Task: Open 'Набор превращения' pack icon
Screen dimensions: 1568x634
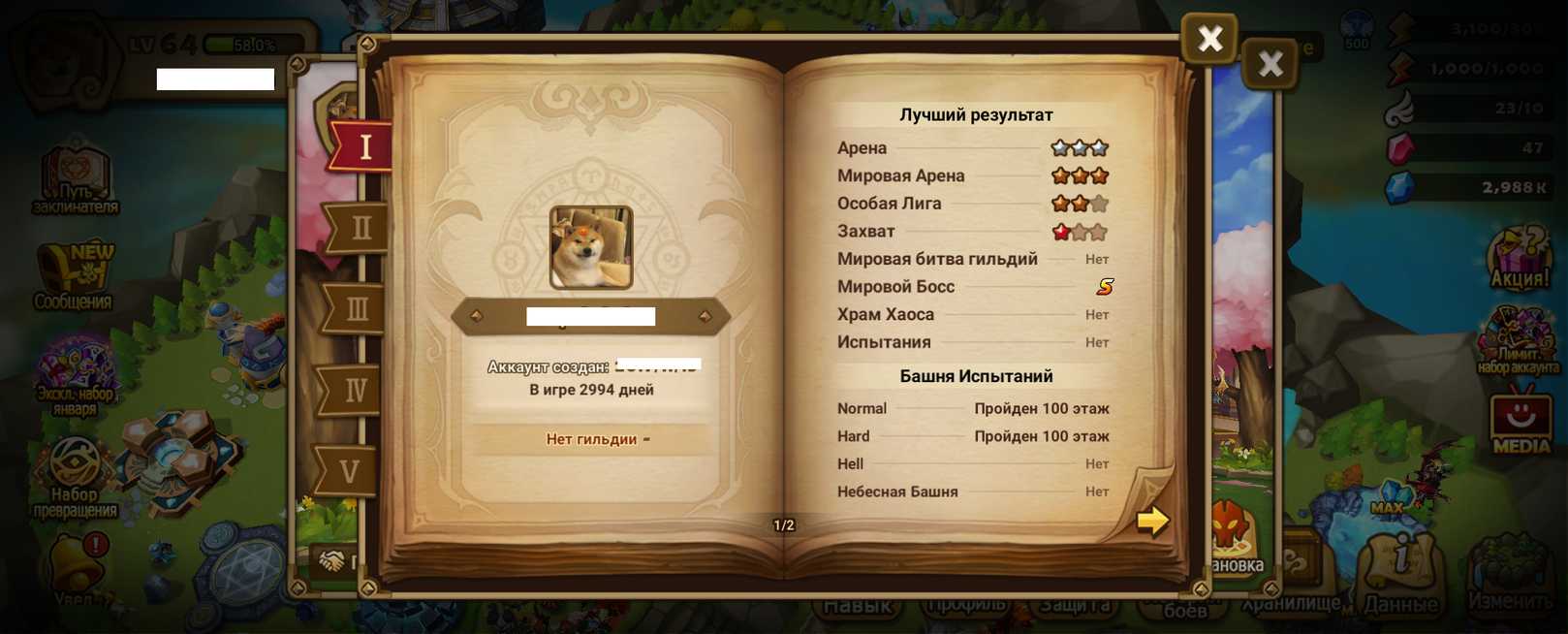Action: (75, 477)
